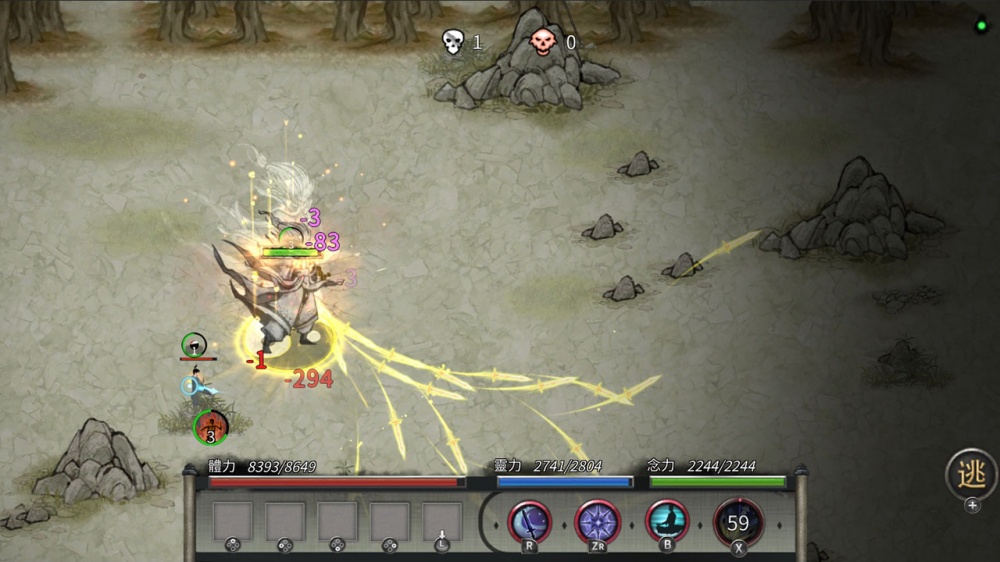Select the skill on 59 cooldown
Screen dimensions: 1000x562
coord(738,522)
